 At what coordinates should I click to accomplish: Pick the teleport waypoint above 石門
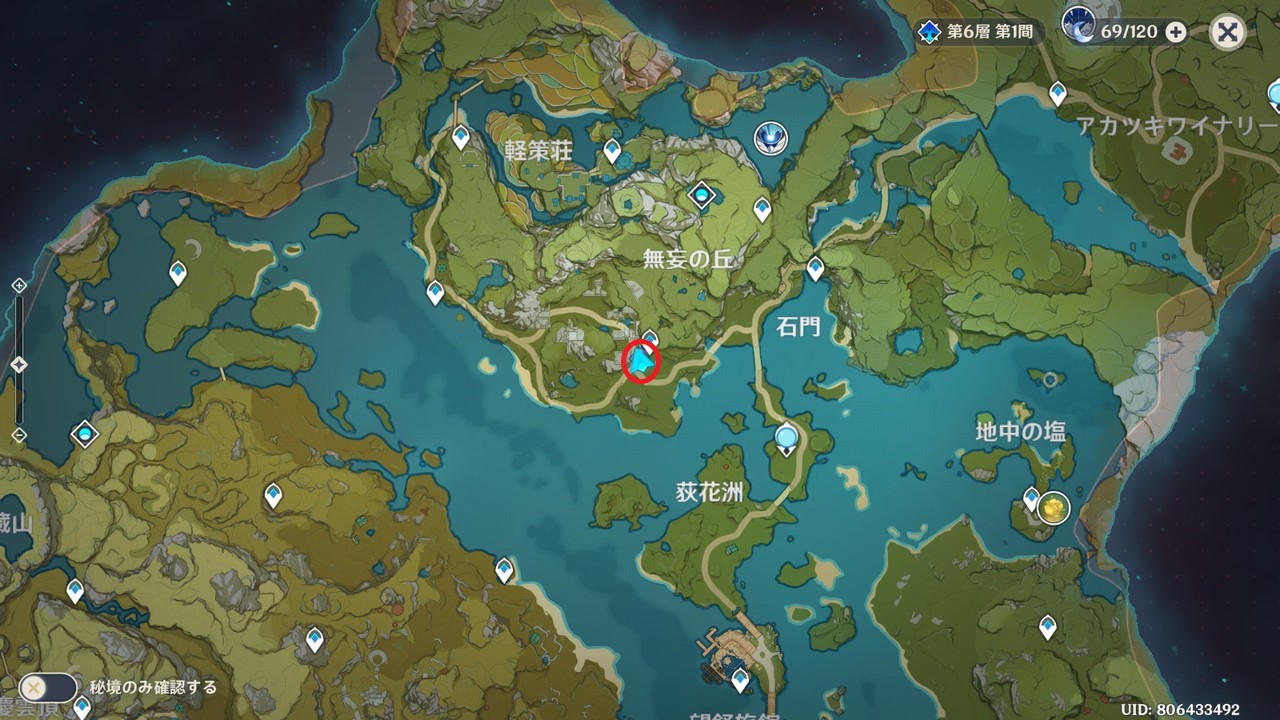click(x=815, y=268)
